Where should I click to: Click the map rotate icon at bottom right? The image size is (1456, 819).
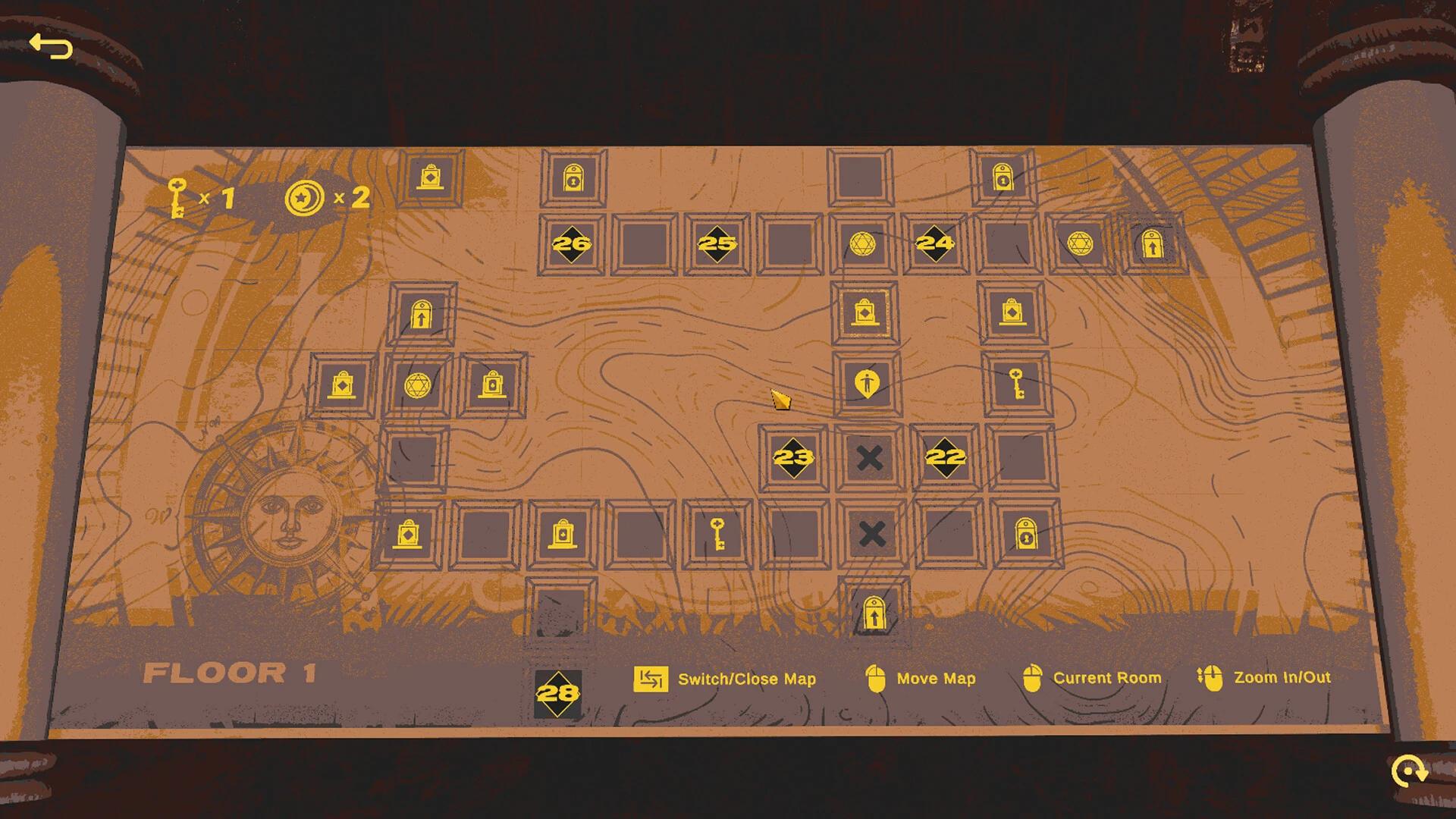1409,772
